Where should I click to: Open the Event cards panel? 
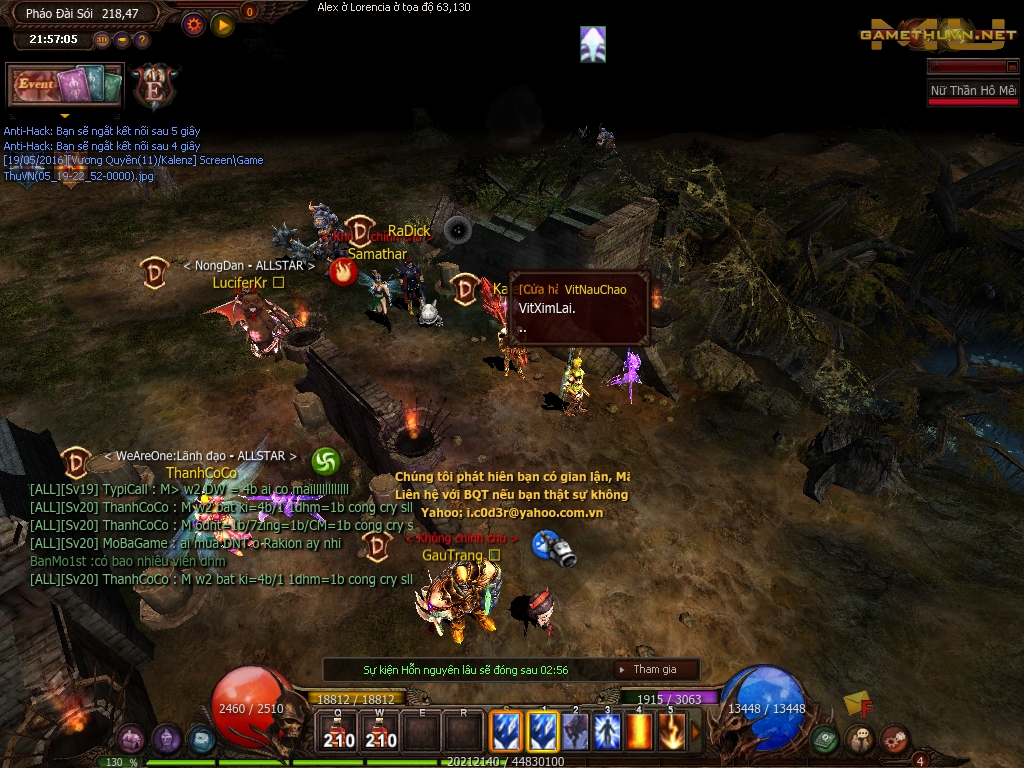pos(65,85)
